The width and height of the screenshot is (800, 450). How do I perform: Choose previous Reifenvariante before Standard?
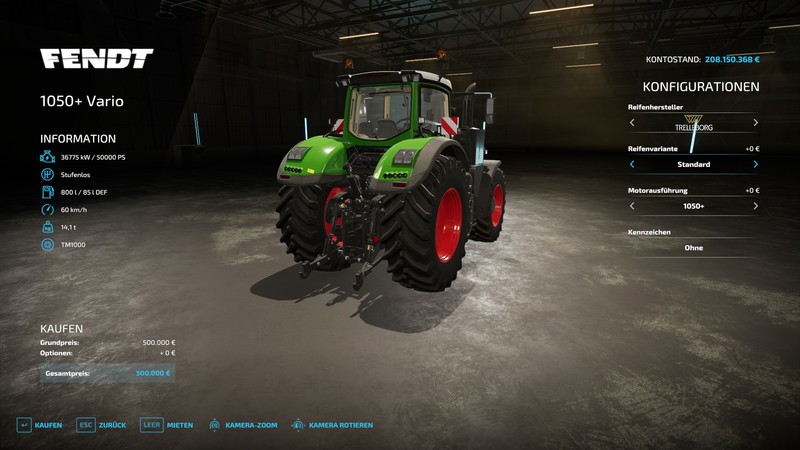pyautogui.click(x=632, y=164)
